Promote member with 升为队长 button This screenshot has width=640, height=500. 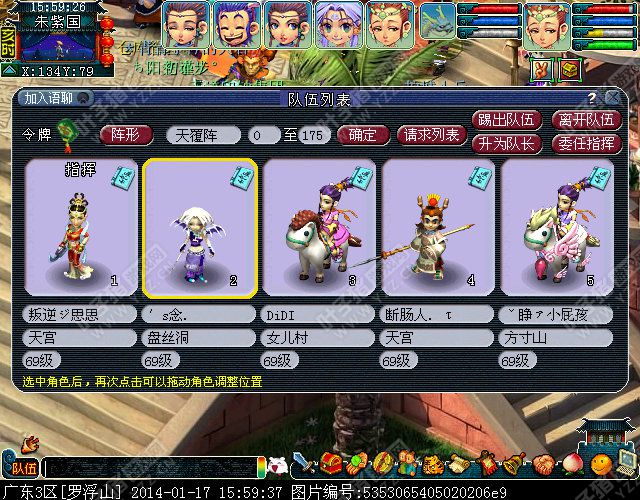pyautogui.click(x=508, y=142)
